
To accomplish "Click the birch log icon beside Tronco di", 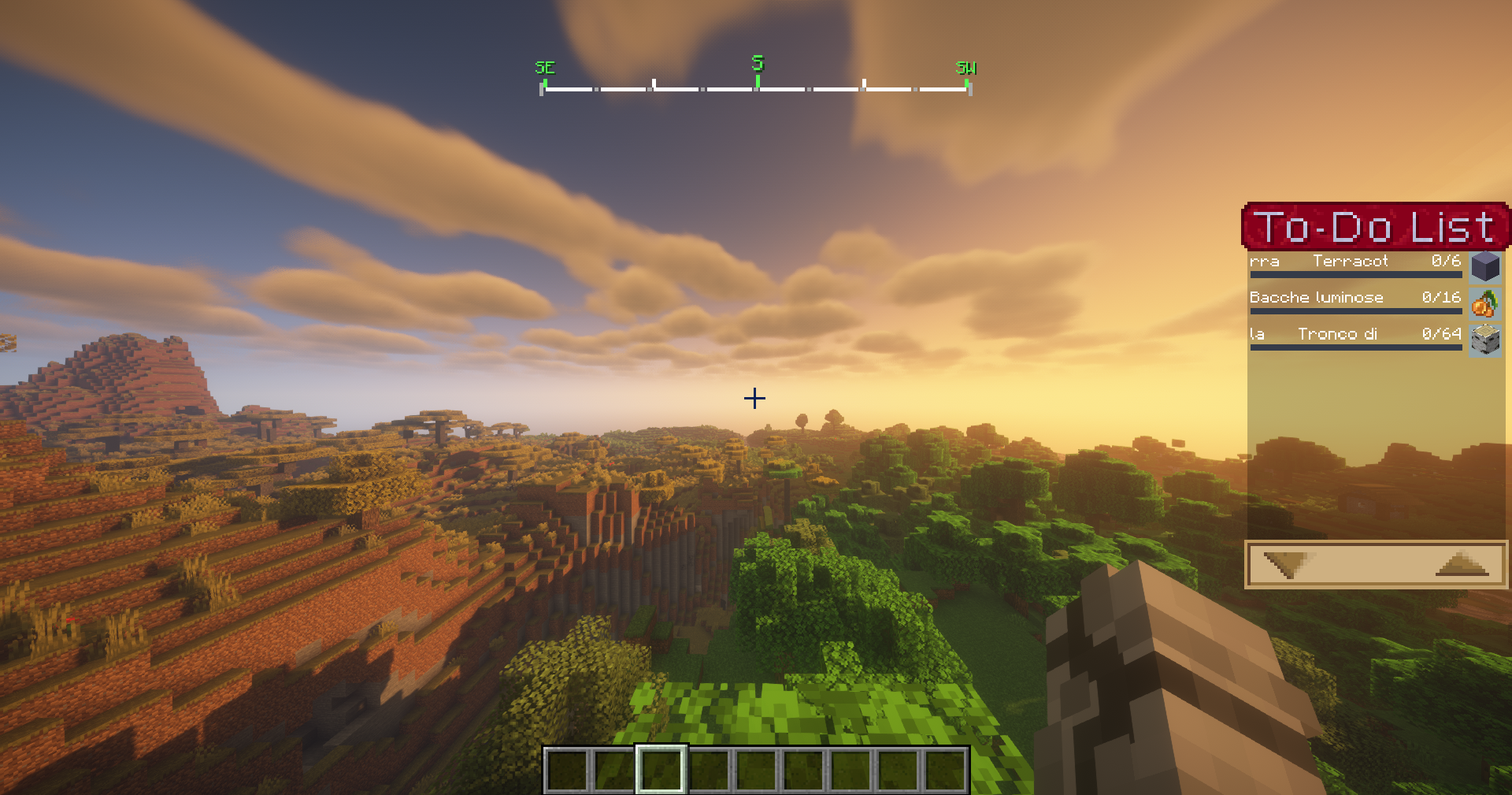I will [x=1487, y=339].
